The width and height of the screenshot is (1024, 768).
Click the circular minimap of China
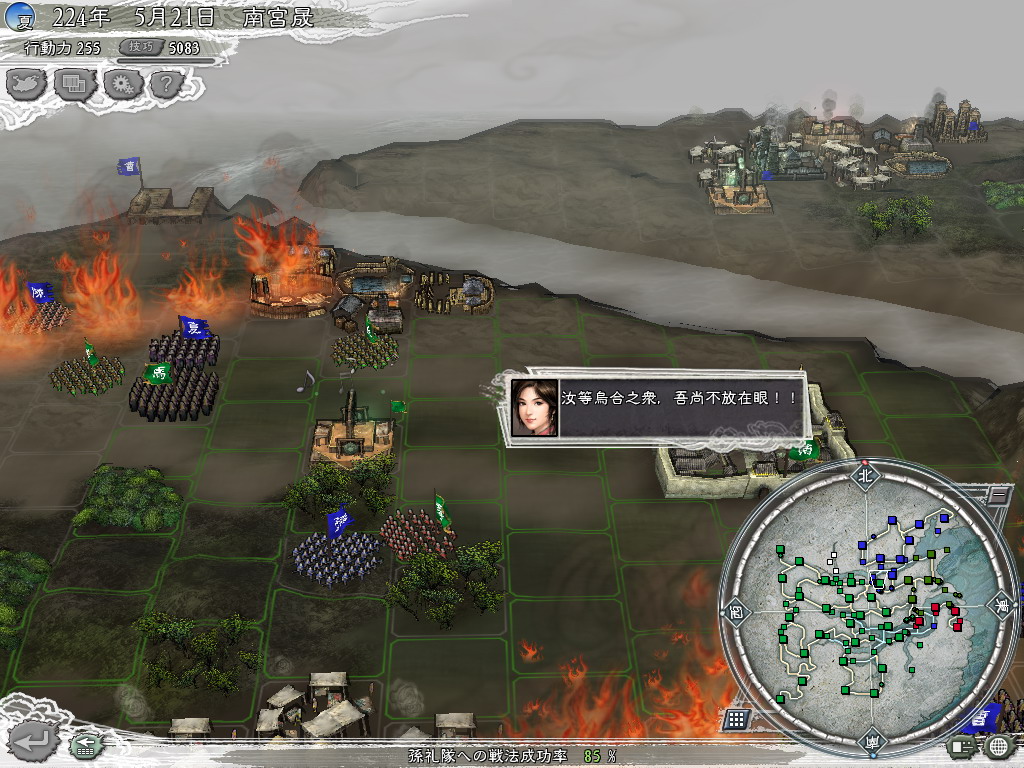tap(867, 608)
